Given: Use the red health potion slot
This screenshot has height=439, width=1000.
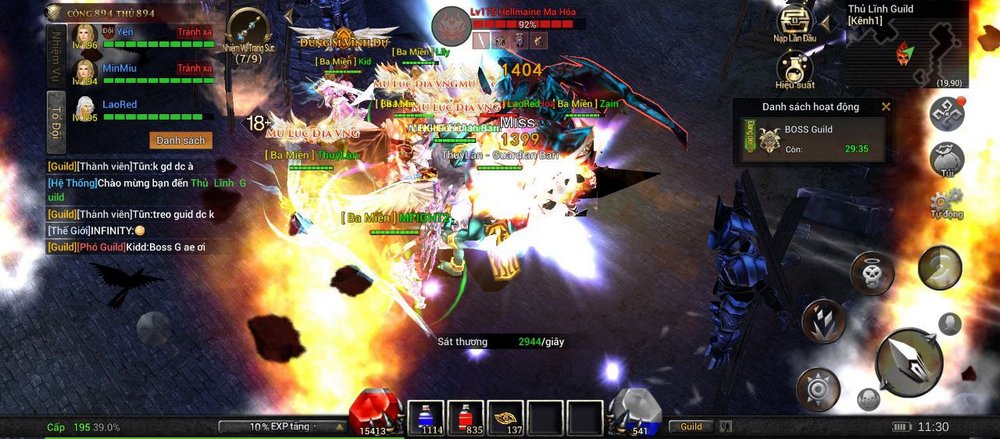Looking at the screenshot, I should click(465, 415).
